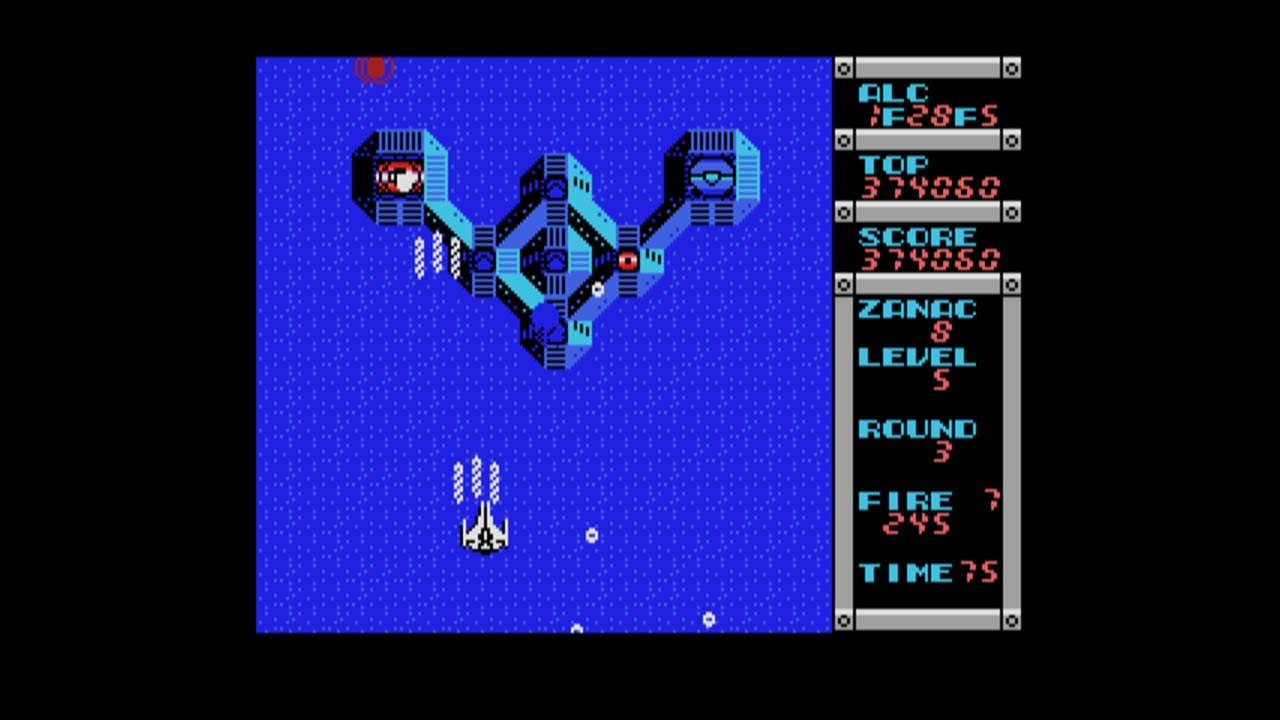Click the white enemy bullet near bottom right

click(709, 620)
